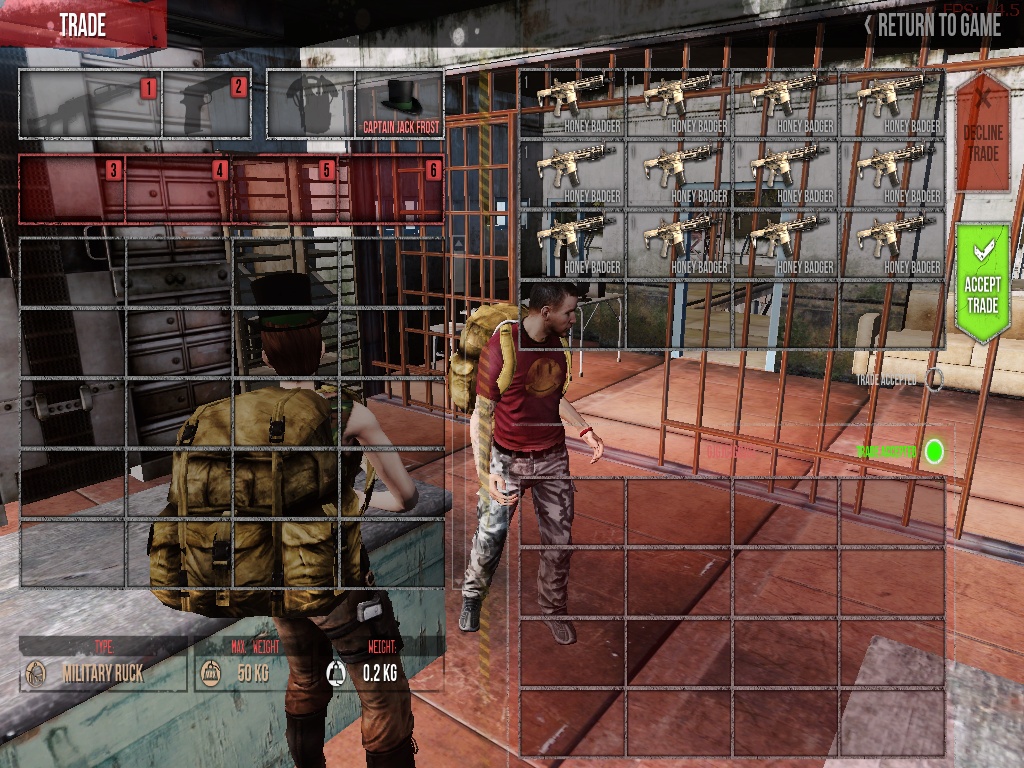Select quick slot number 5

[x=286, y=189]
